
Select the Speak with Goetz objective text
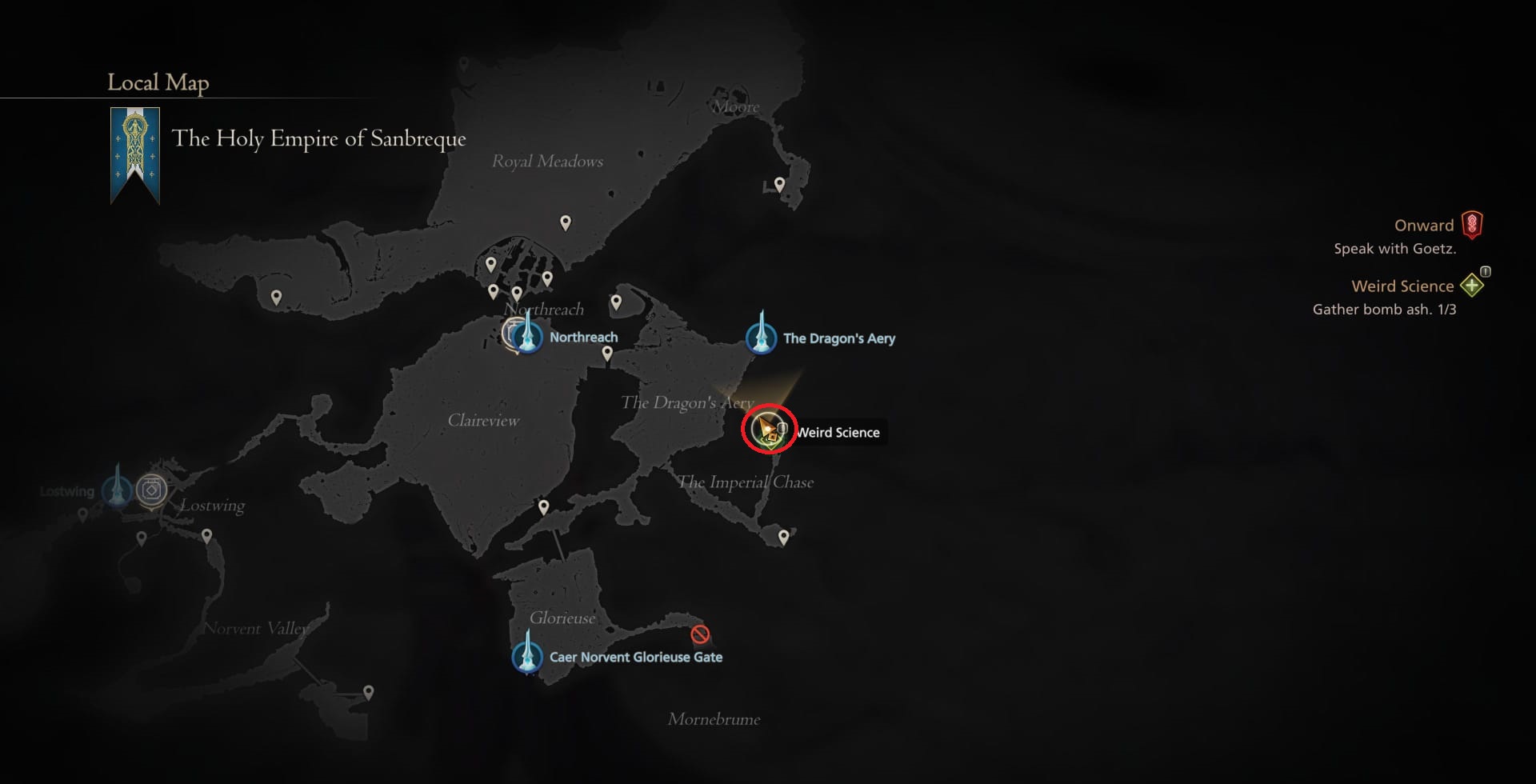click(1394, 249)
